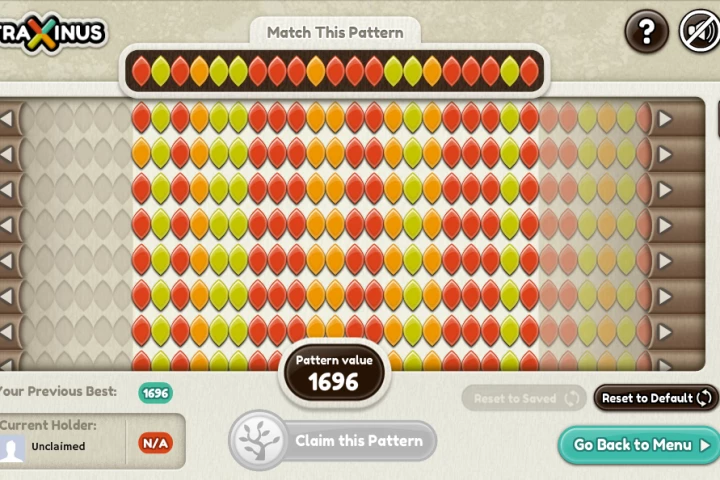Reset to Default pattern
The image size is (720, 480).
[656, 398]
